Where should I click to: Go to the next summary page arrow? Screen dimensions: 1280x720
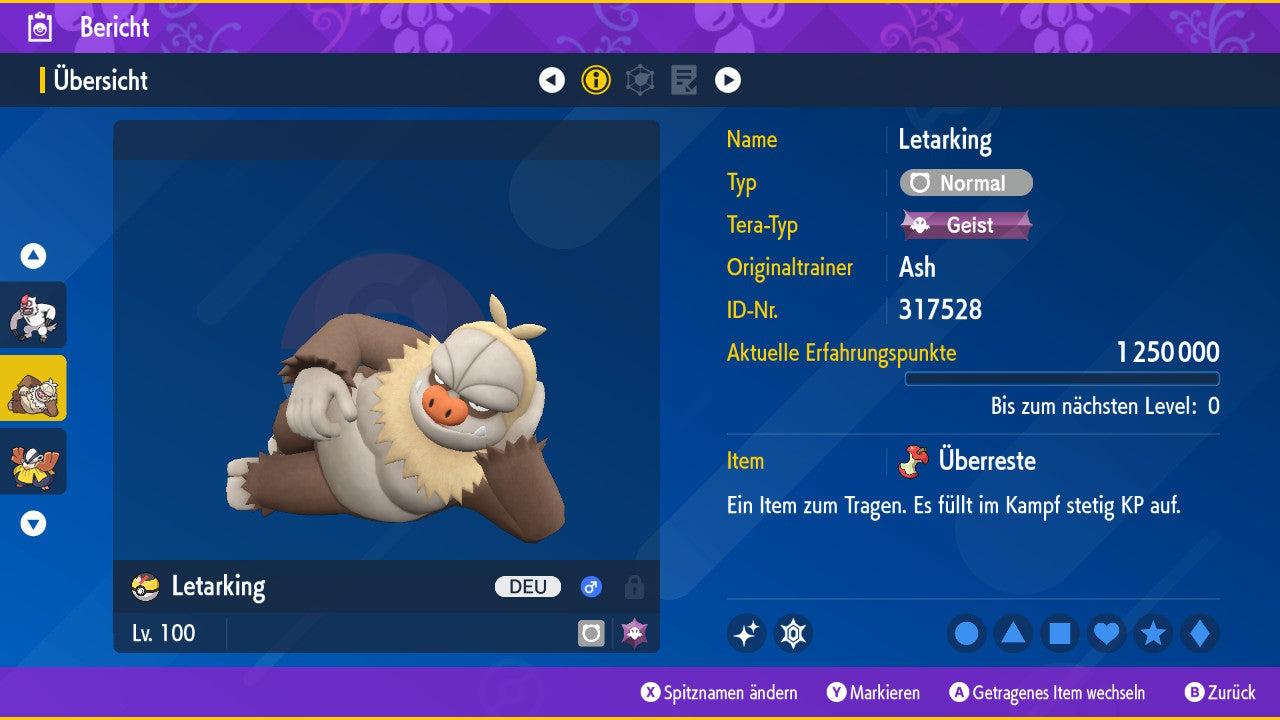(728, 80)
